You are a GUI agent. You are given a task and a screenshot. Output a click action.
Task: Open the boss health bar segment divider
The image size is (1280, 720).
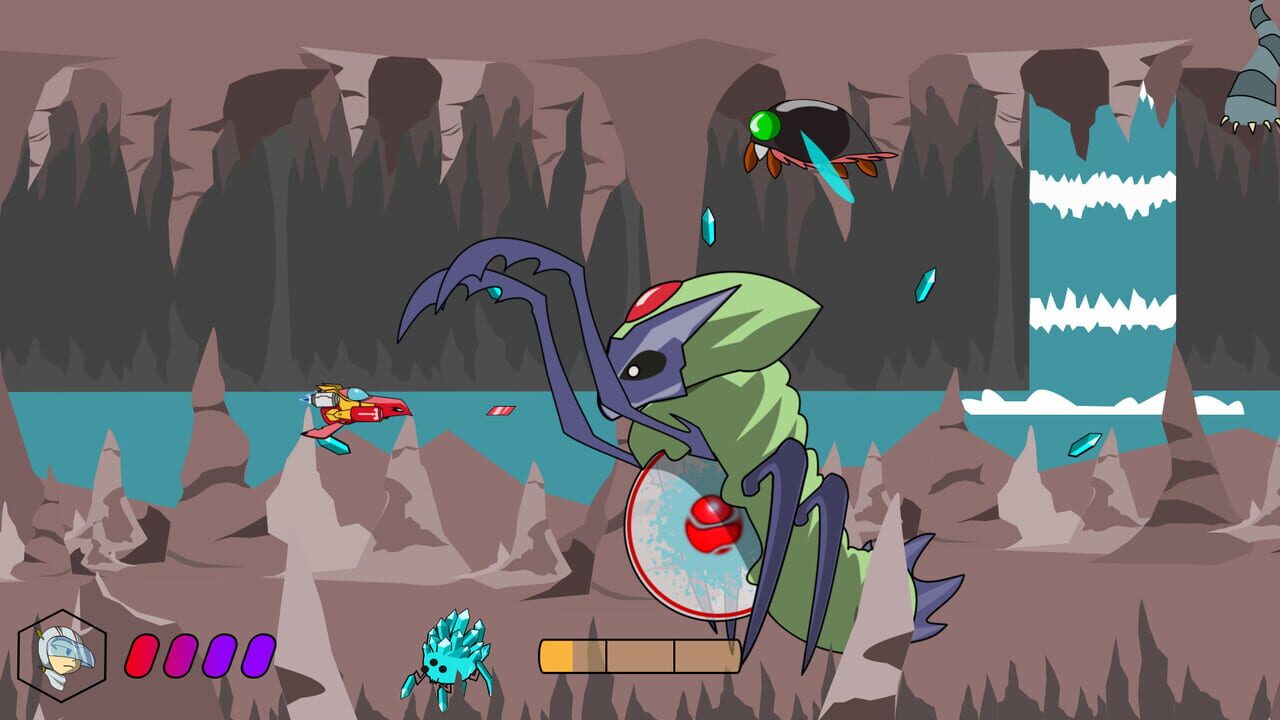point(606,655)
